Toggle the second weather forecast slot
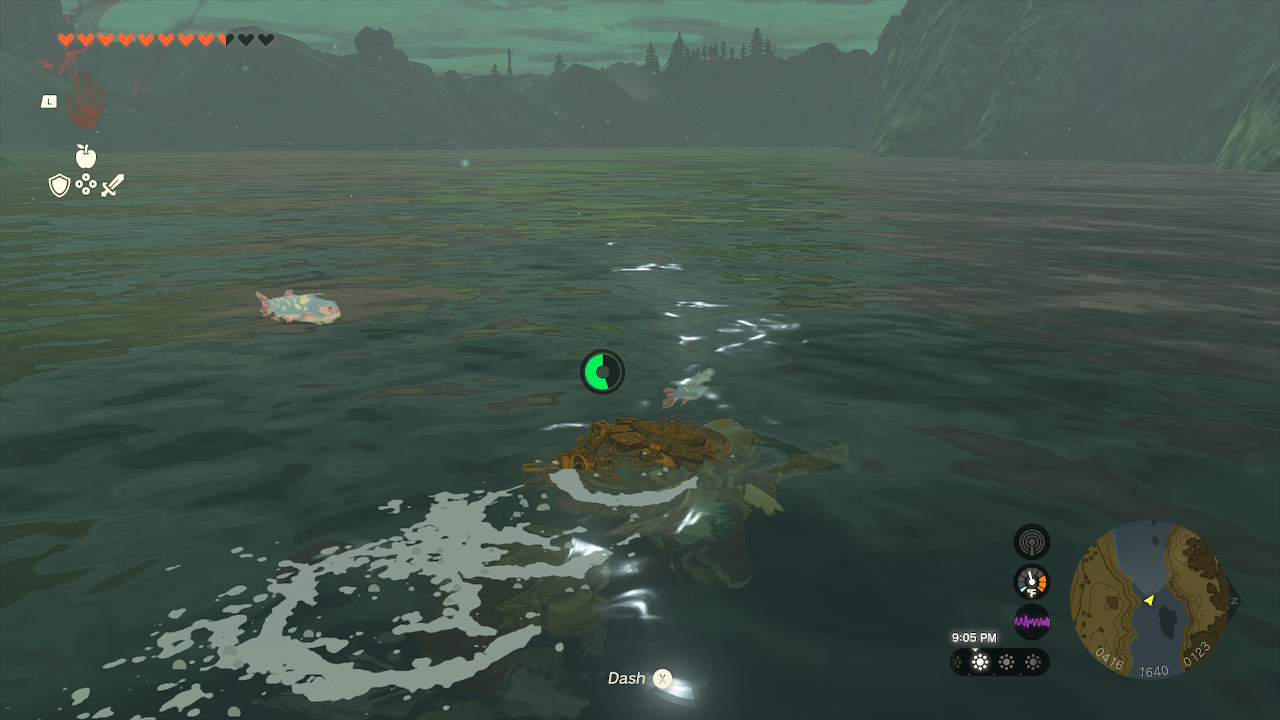 click(x=1007, y=662)
